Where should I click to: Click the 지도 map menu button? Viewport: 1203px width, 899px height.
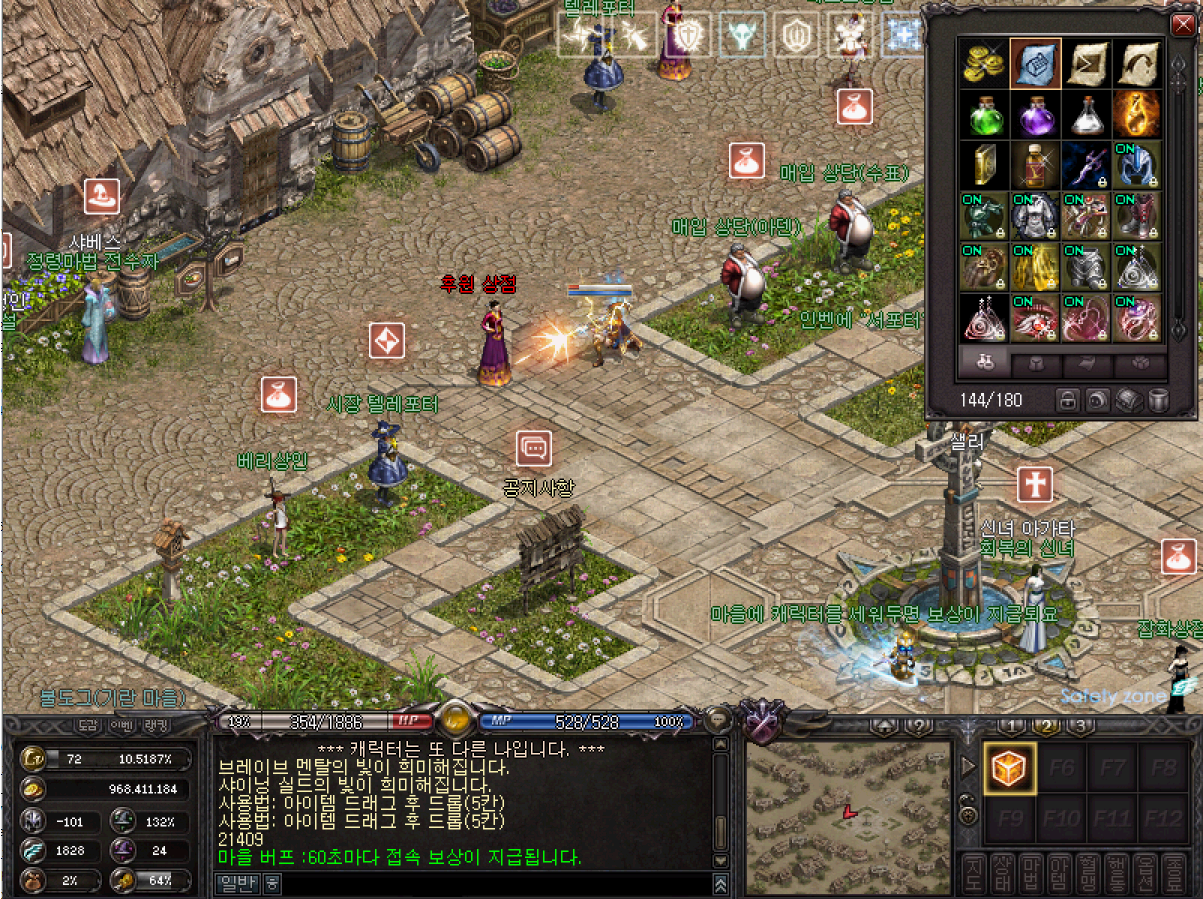point(972,874)
